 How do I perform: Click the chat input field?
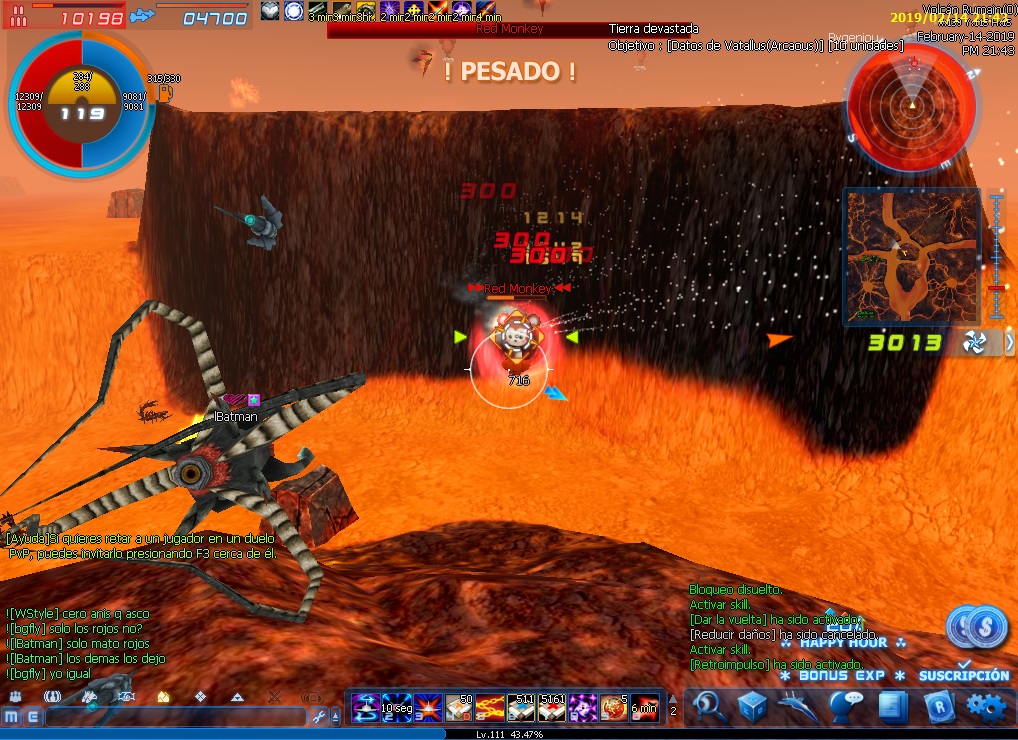(x=175, y=717)
